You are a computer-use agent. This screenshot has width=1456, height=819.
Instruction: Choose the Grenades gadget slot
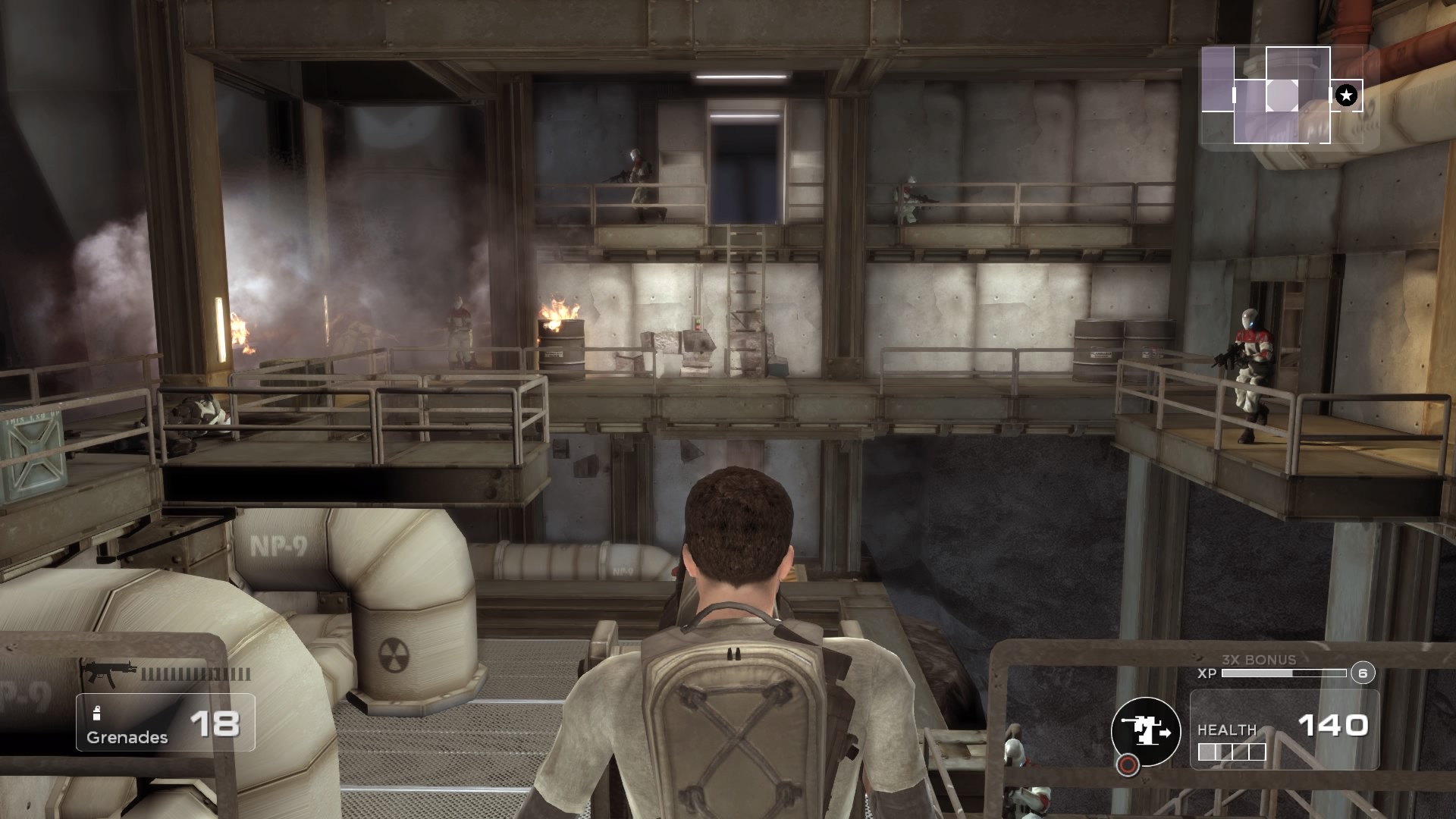(165, 723)
